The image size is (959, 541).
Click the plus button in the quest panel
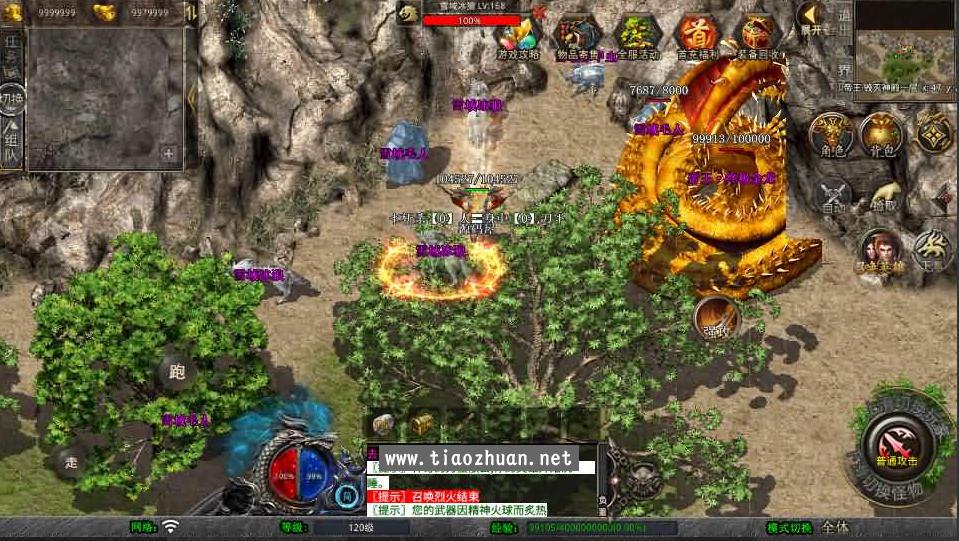click(169, 154)
